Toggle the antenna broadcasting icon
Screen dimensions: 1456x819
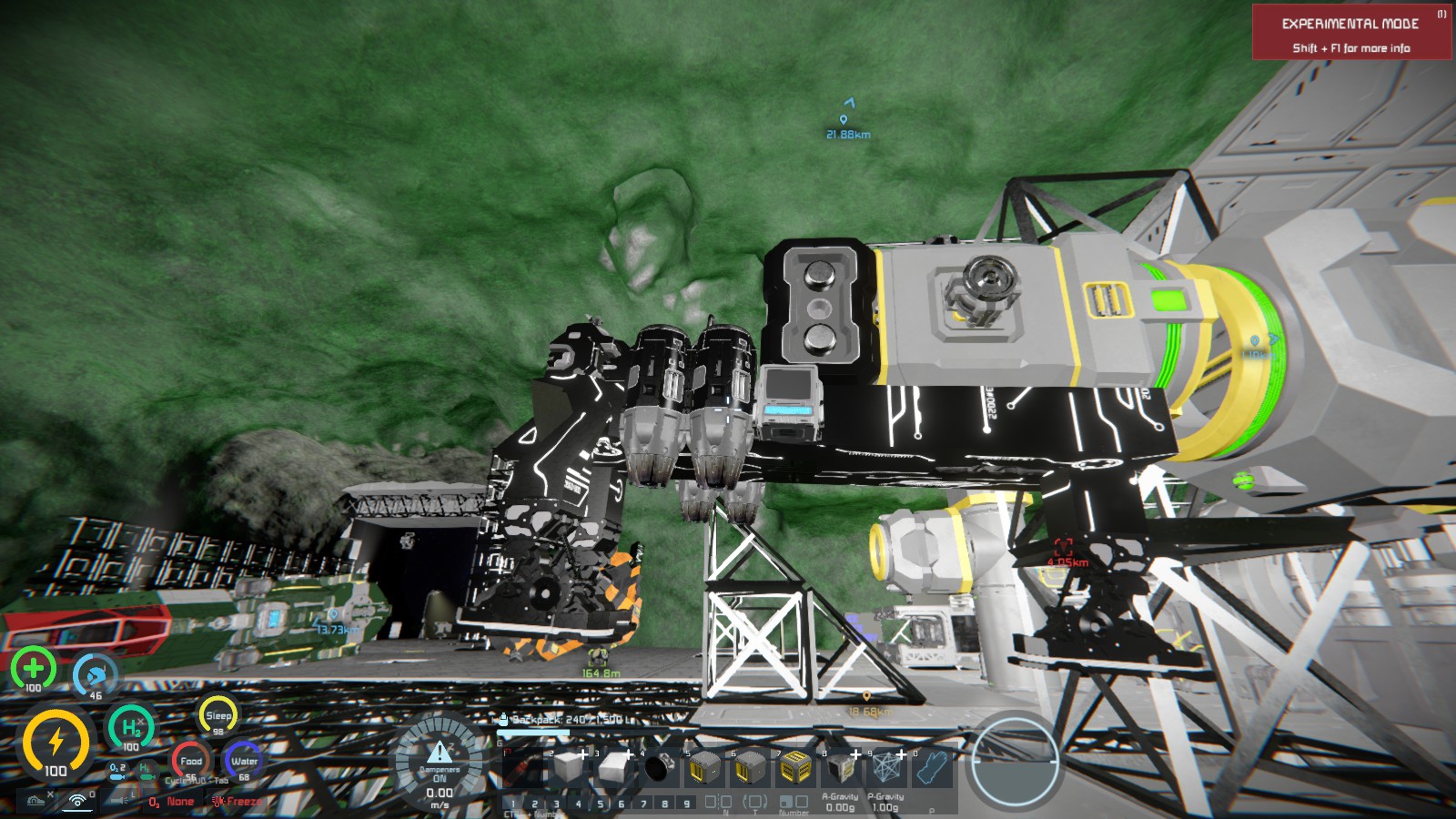[79, 801]
